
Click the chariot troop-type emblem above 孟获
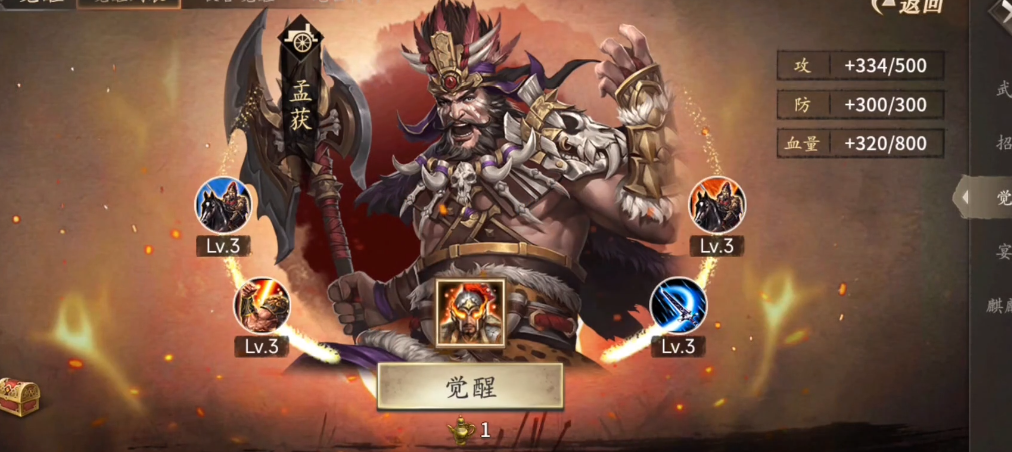point(301,39)
